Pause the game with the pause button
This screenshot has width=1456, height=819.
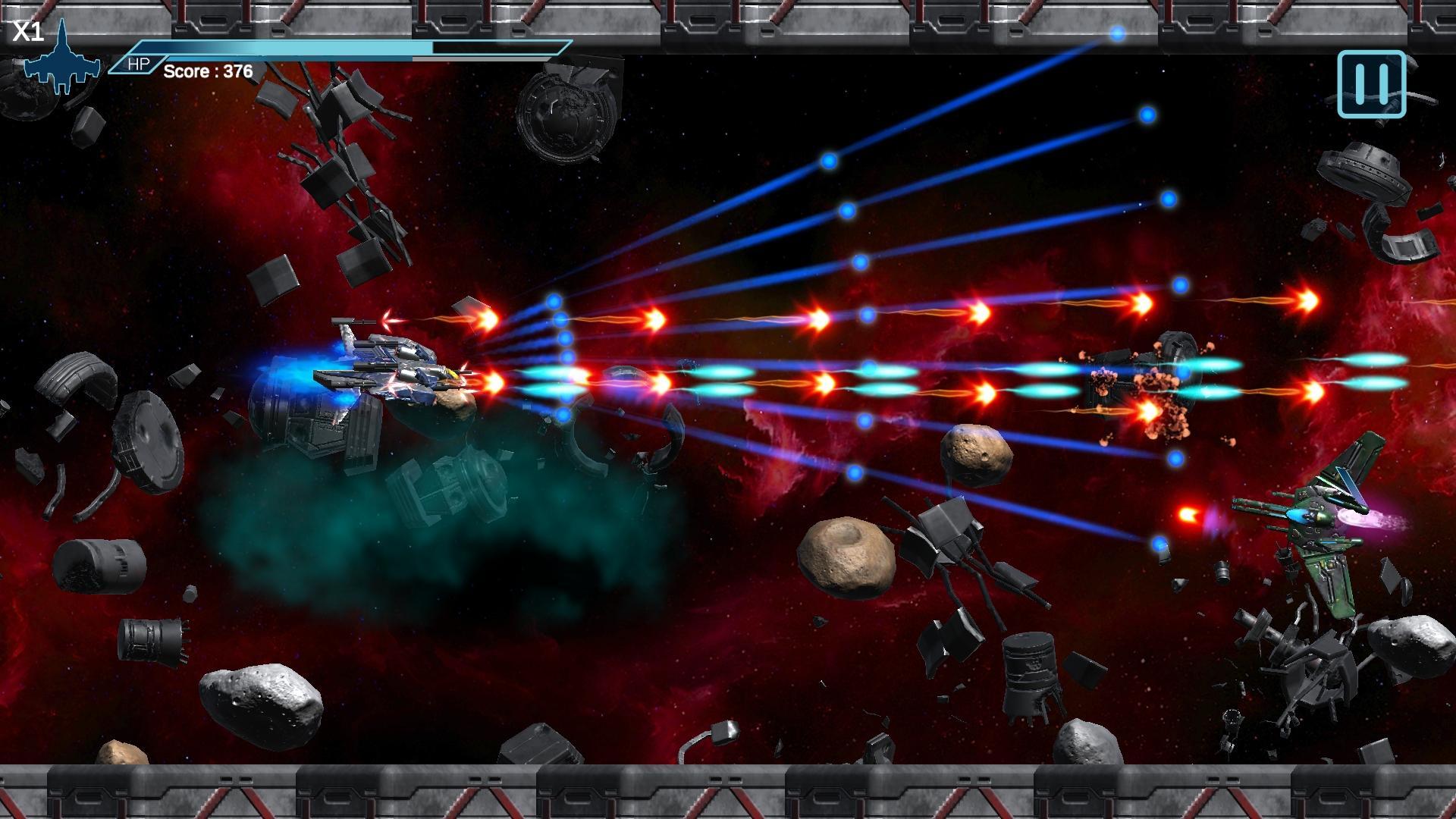point(1371,84)
